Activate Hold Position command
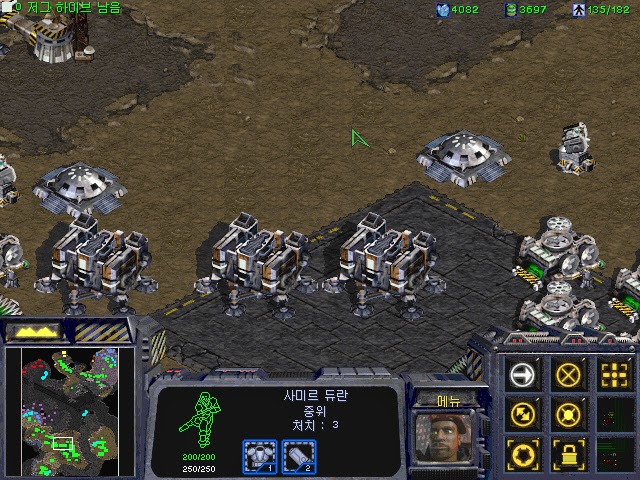The width and height of the screenshot is (640, 480). (569, 413)
